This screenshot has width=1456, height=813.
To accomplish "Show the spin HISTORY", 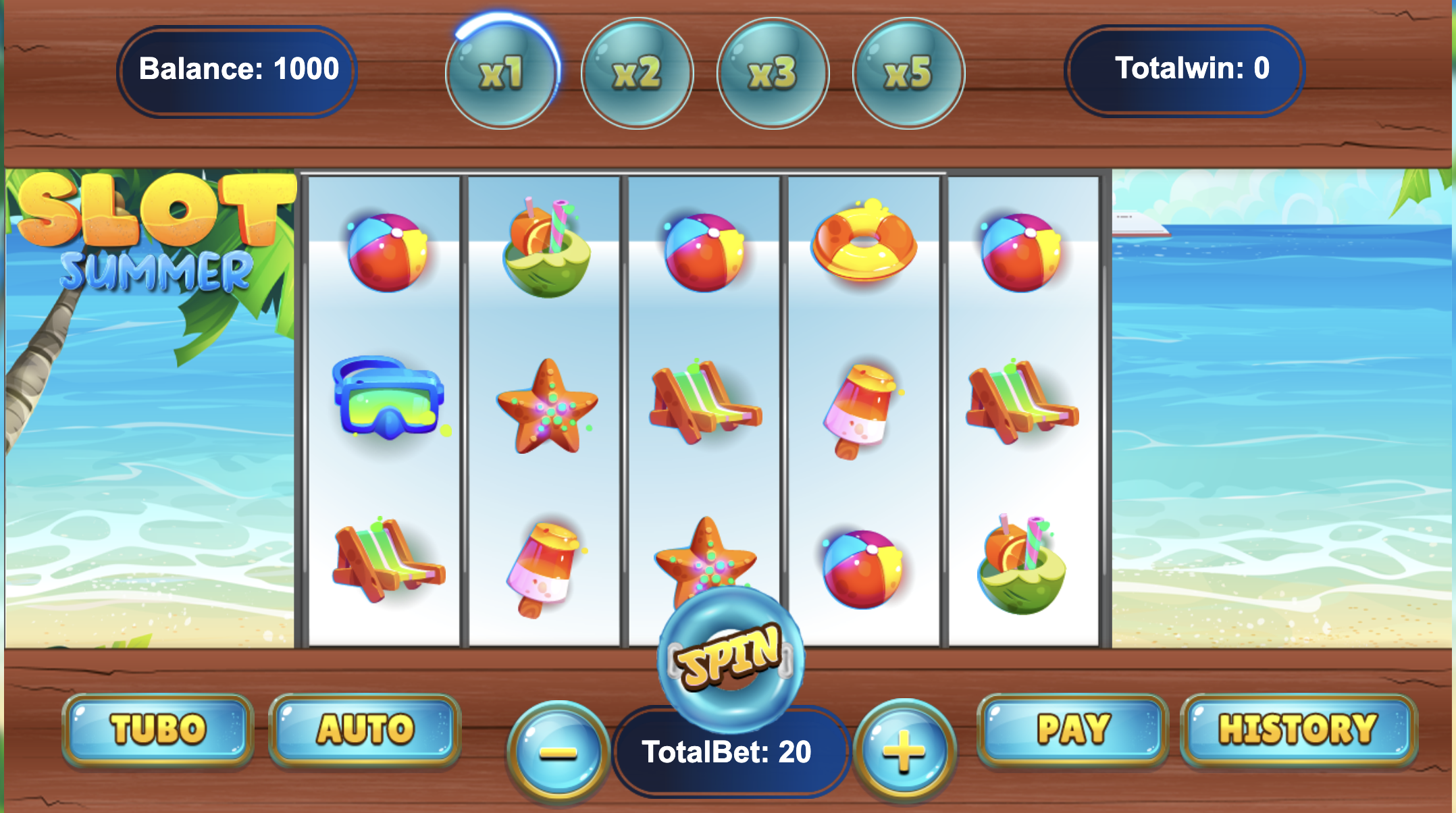I will [1297, 729].
